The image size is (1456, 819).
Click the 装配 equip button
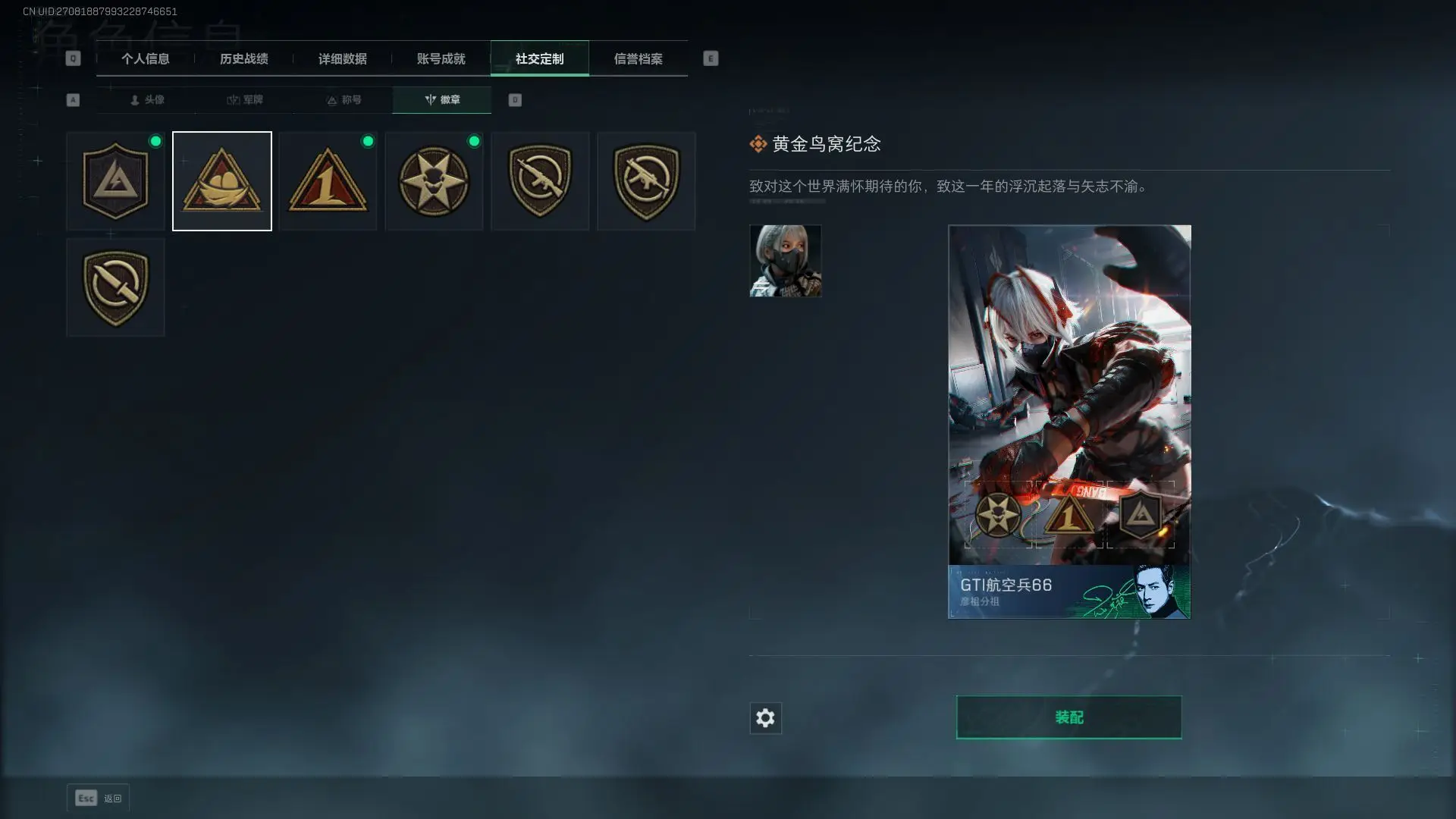[1068, 717]
